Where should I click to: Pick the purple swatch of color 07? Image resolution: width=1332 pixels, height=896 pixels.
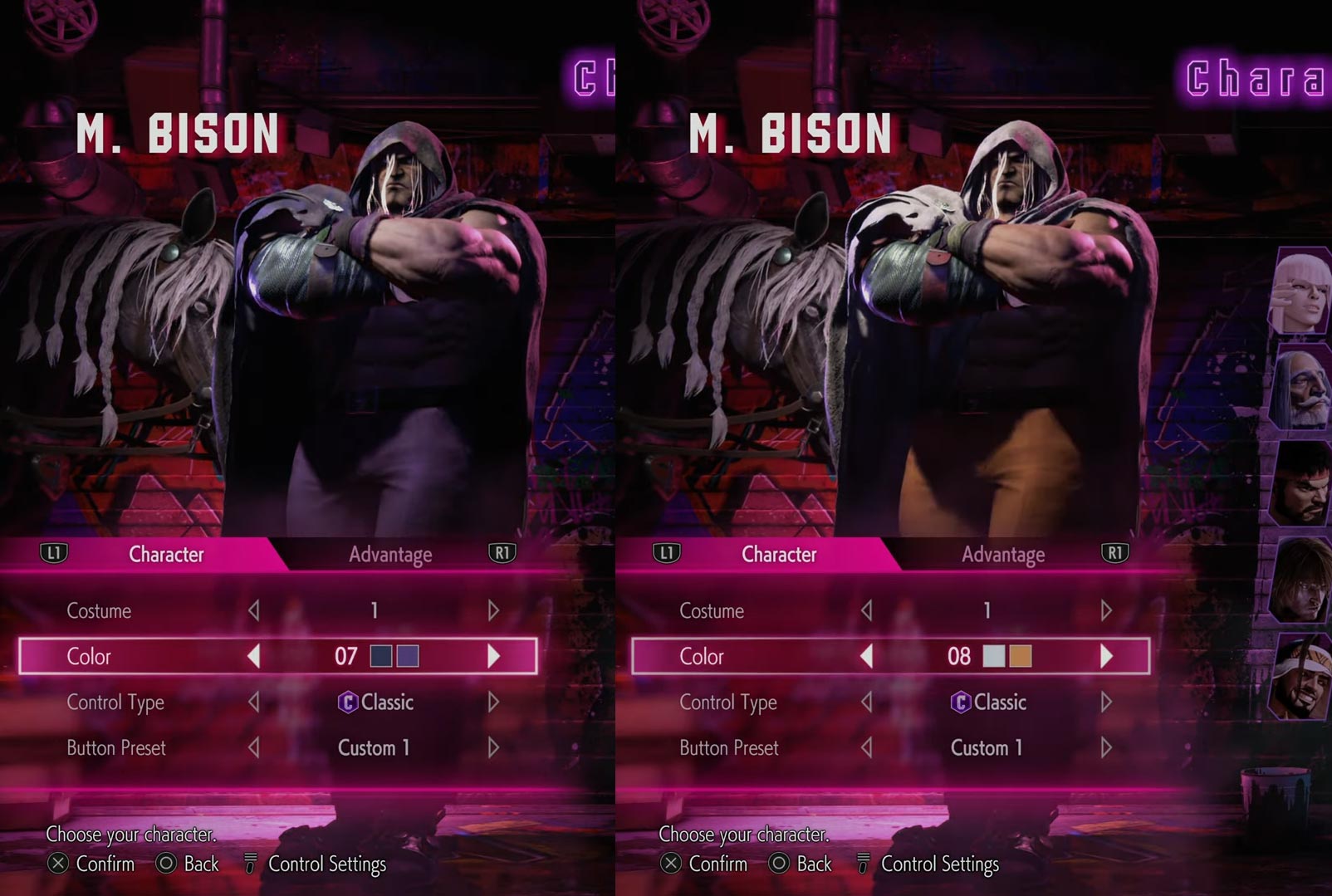coord(408,656)
